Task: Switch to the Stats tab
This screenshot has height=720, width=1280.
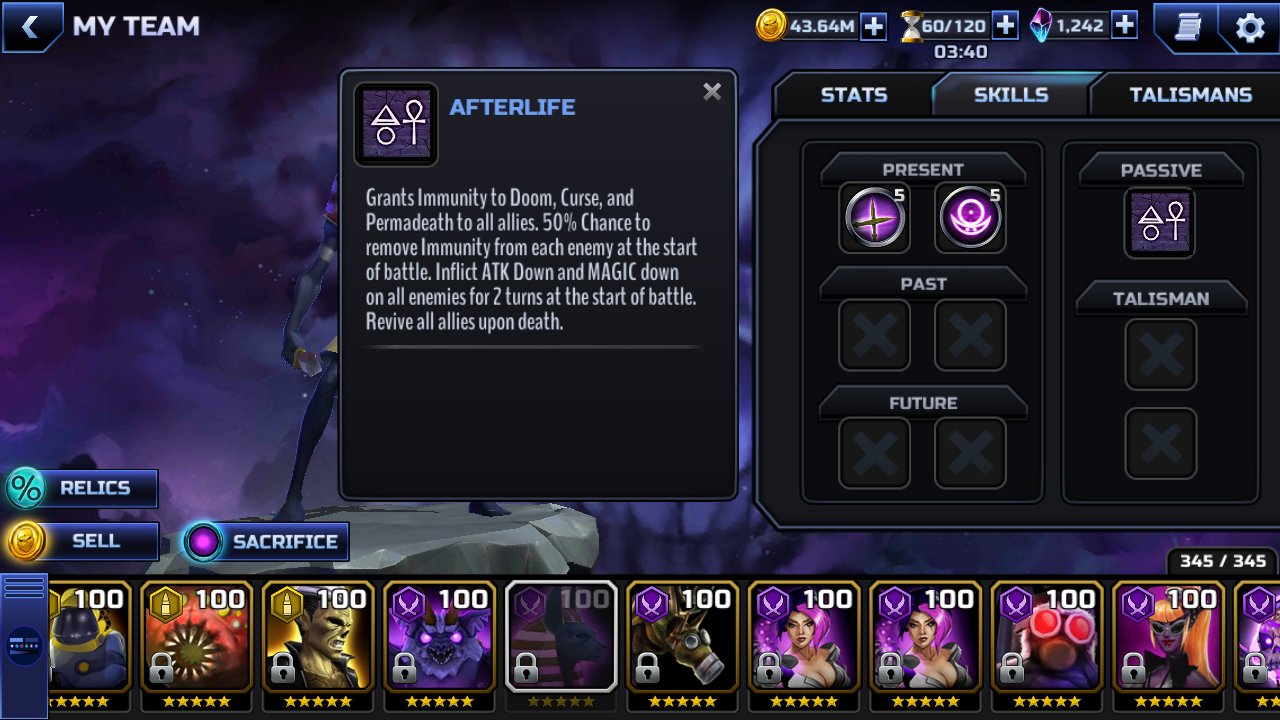Action: coord(853,95)
